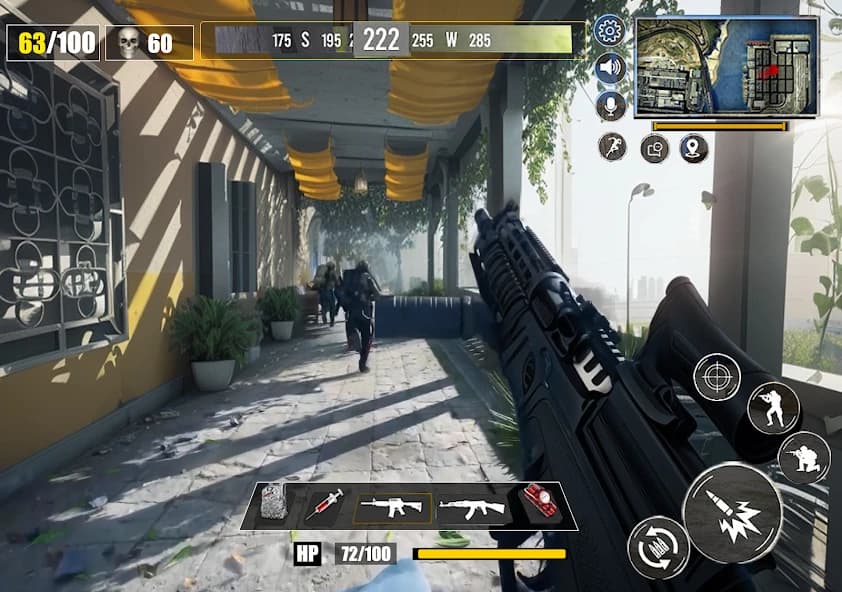Viewport: 842px width, 592px height.
Task: Select the backpack slot in hotbar
Action: click(274, 505)
